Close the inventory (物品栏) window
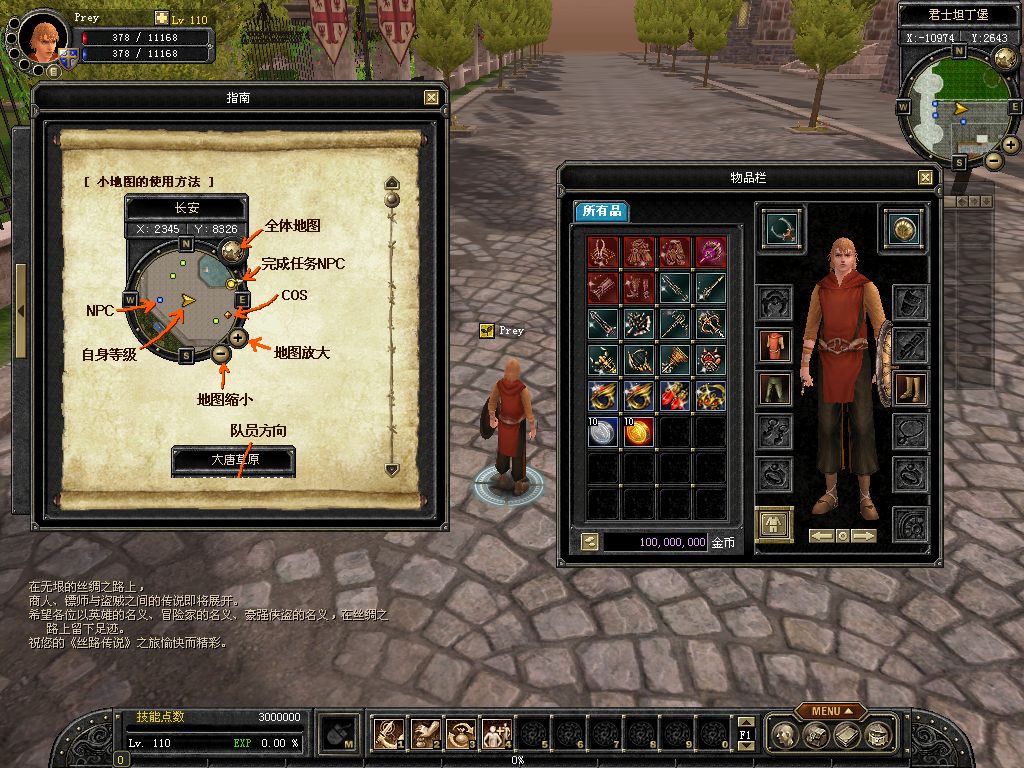The height and width of the screenshot is (768, 1024). [925, 177]
